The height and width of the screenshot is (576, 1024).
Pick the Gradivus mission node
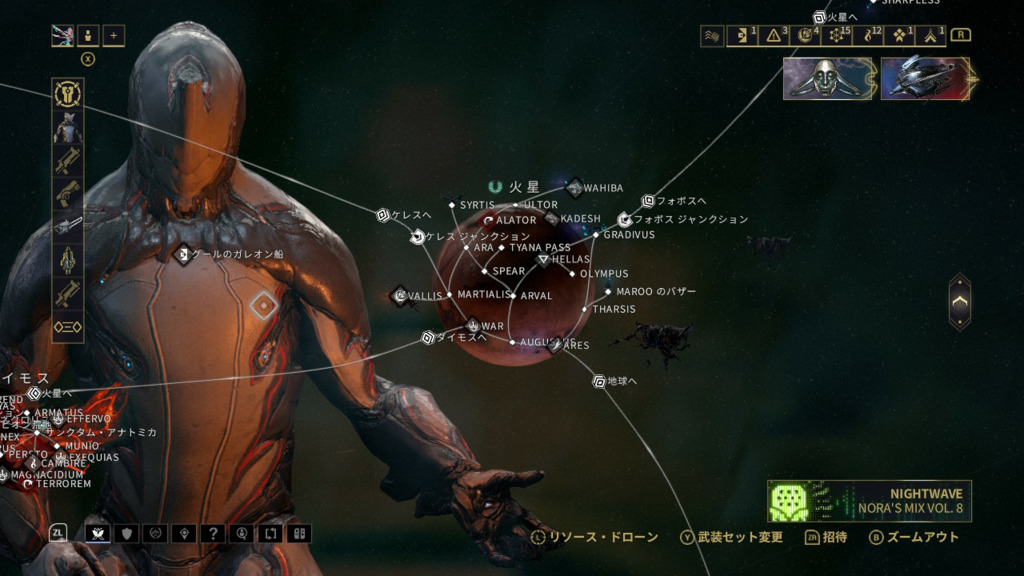pos(596,235)
